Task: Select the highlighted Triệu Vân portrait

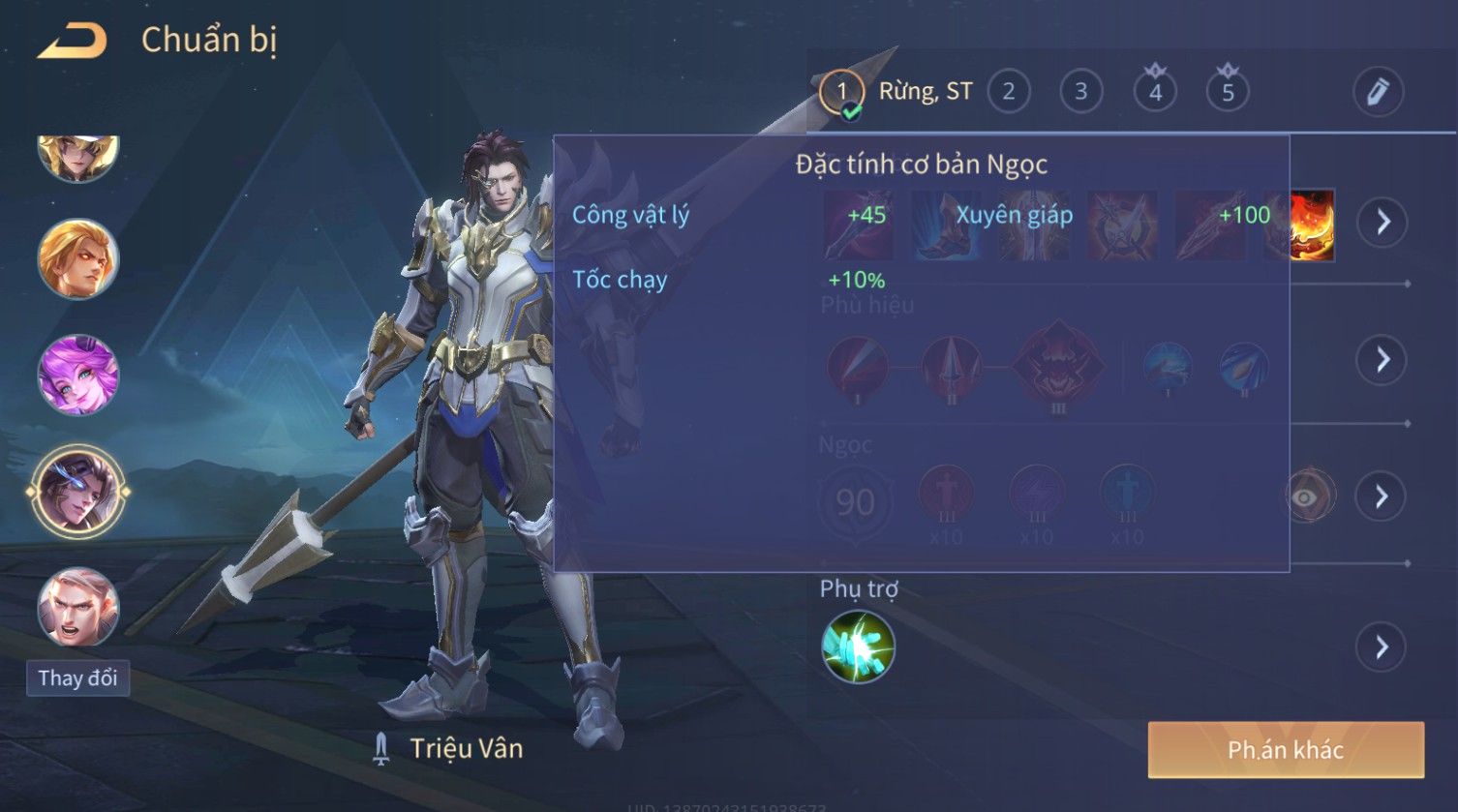Action: click(x=77, y=492)
